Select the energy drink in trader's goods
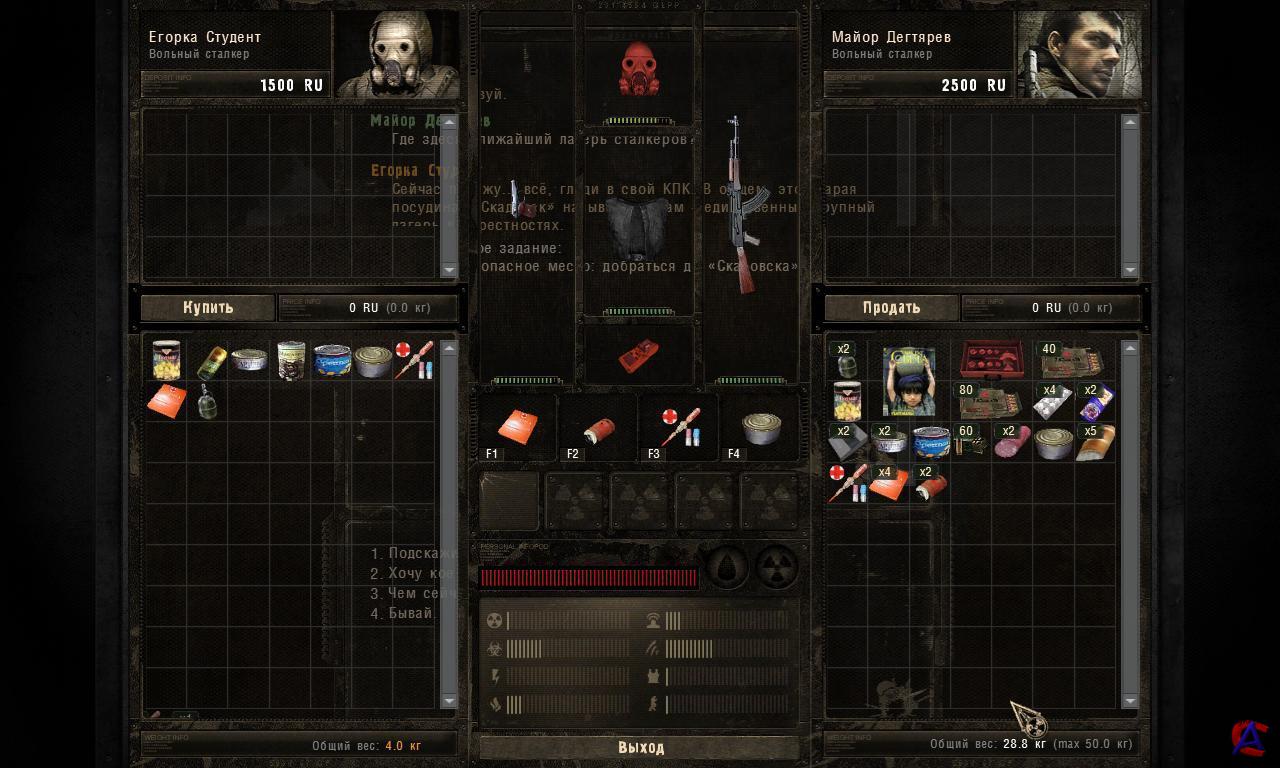The image size is (1280, 768). click(211, 361)
